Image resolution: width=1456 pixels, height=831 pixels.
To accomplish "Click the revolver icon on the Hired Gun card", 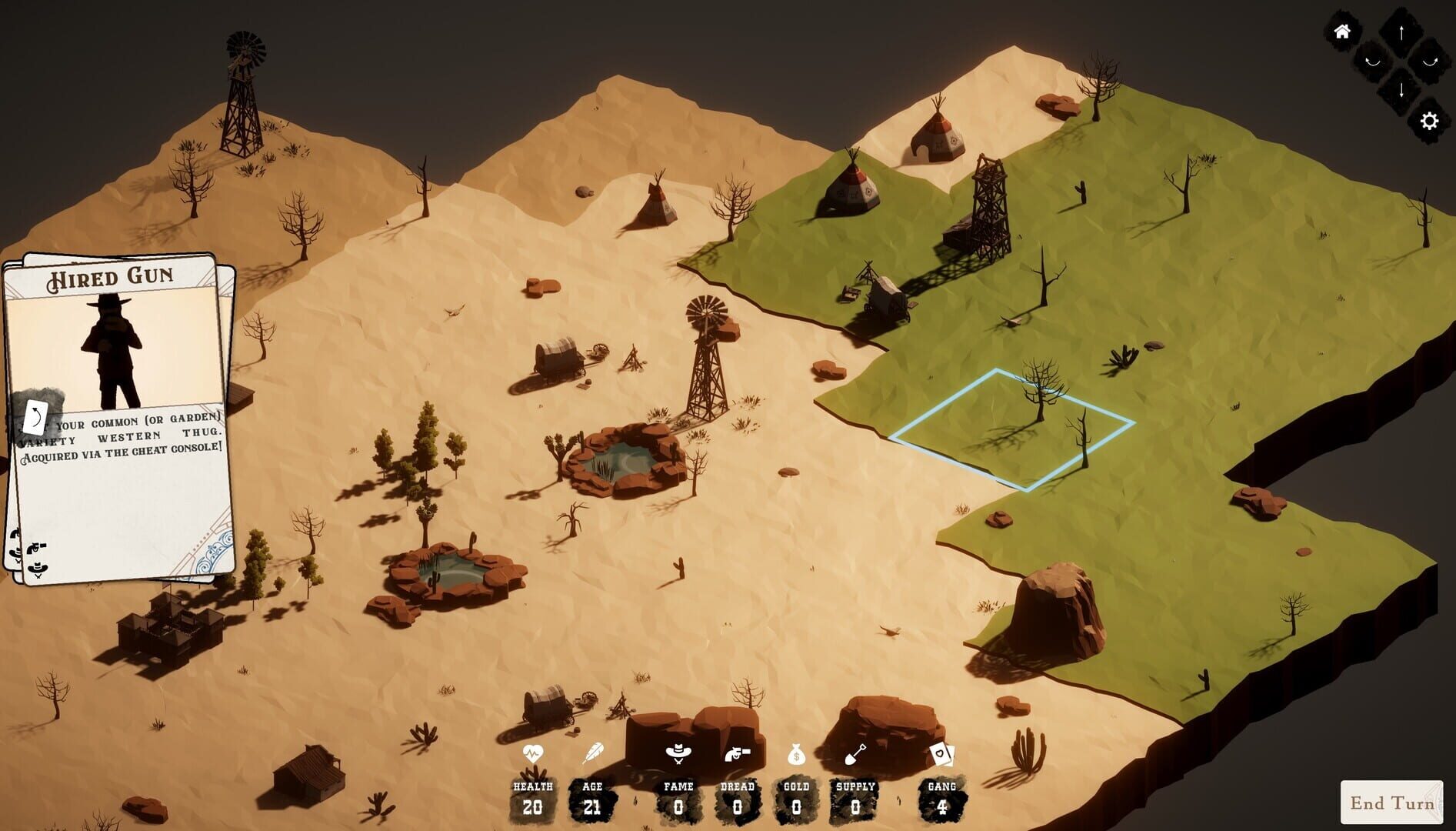I will (x=36, y=548).
